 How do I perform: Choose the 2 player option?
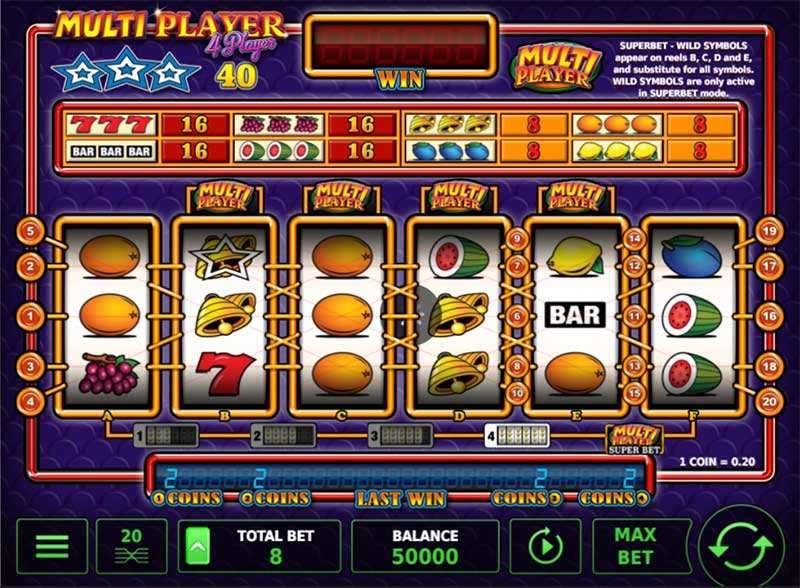(283, 435)
